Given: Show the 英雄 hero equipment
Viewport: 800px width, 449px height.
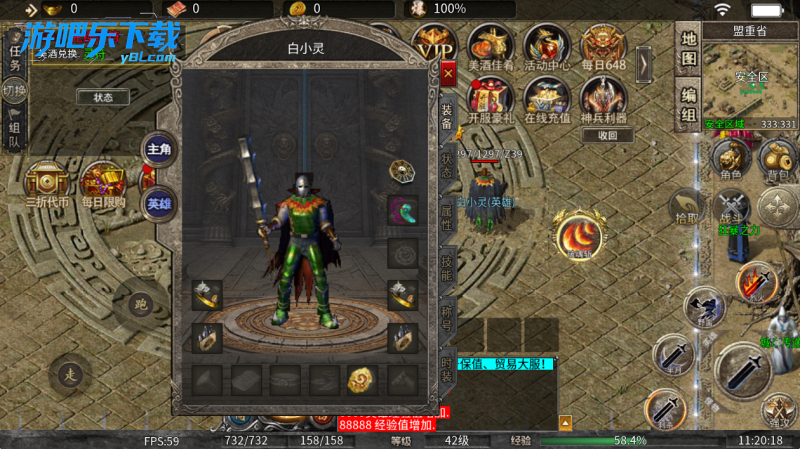Looking at the screenshot, I should click(x=159, y=201).
